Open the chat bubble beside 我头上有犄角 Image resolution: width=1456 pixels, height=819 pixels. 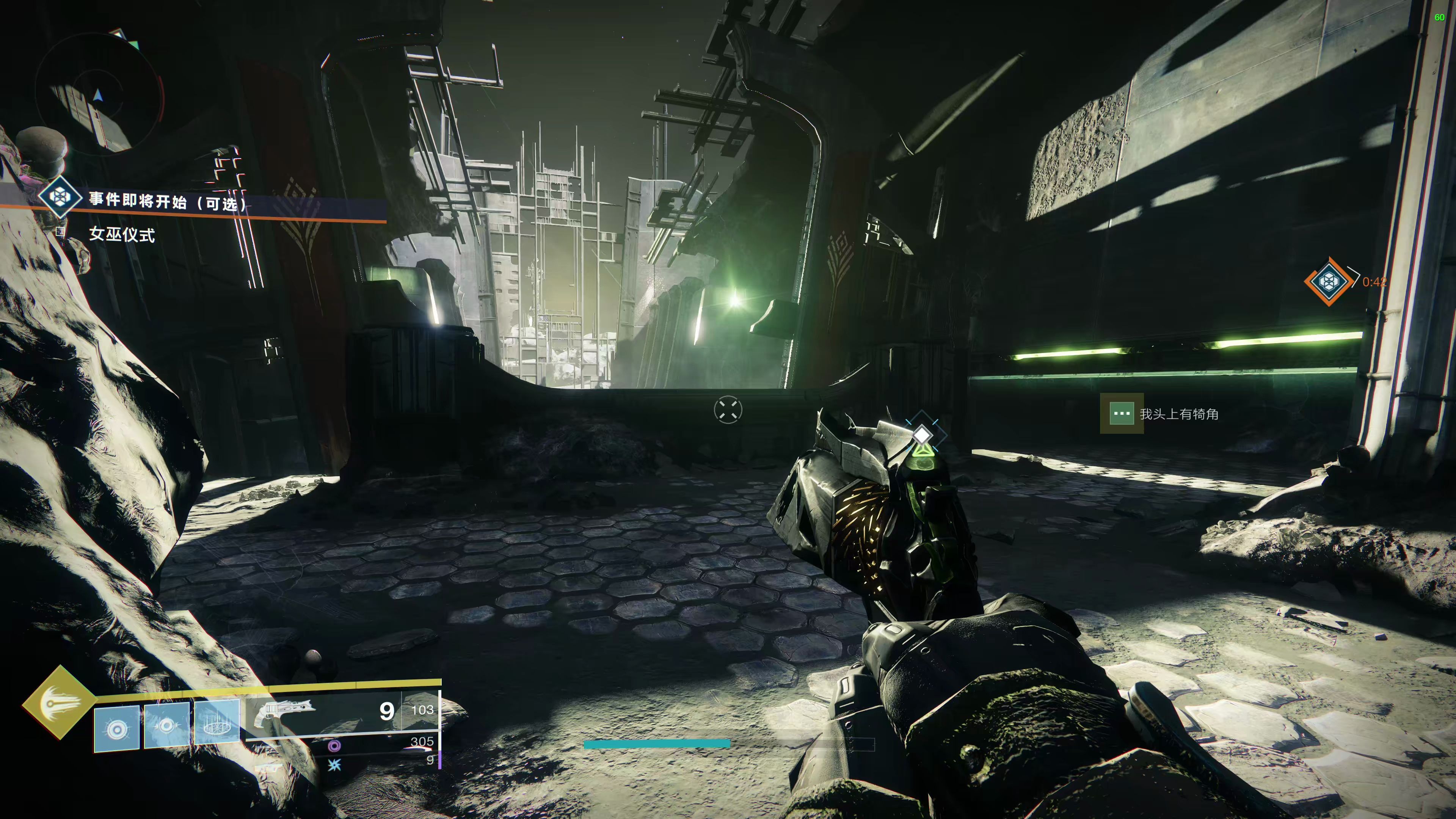coord(1121,414)
